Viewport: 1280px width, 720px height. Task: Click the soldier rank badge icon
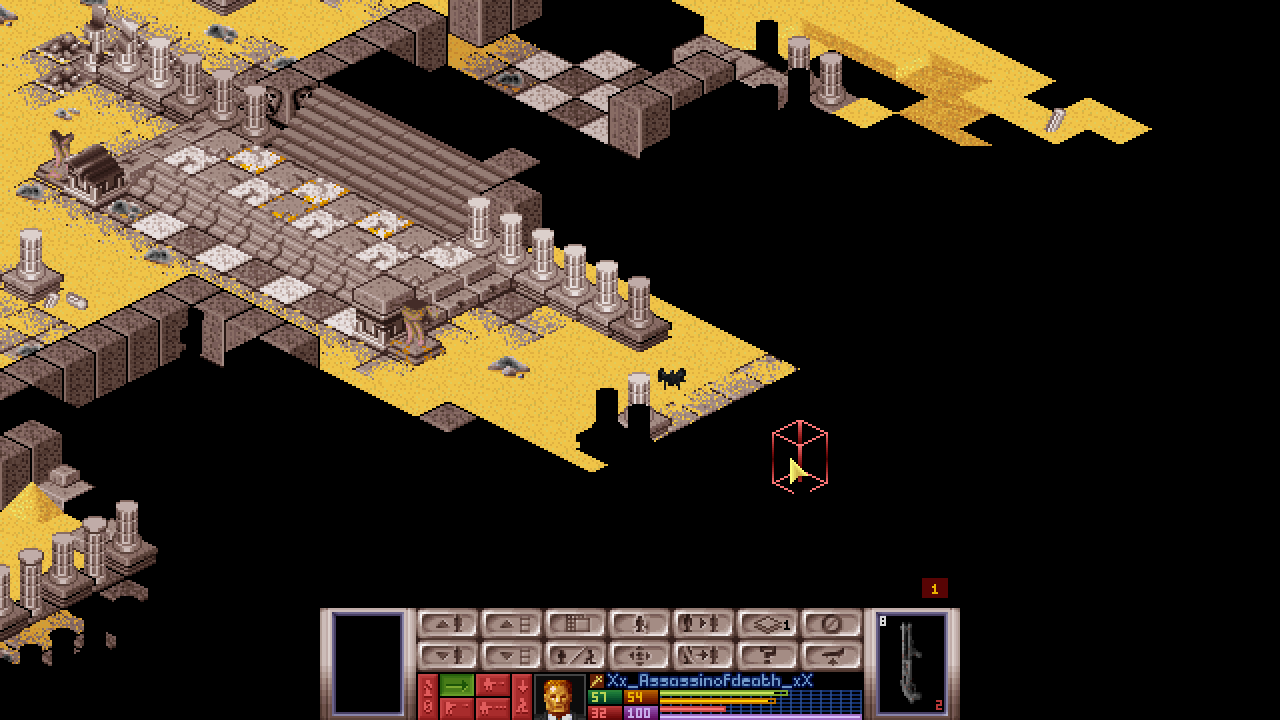click(x=597, y=681)
